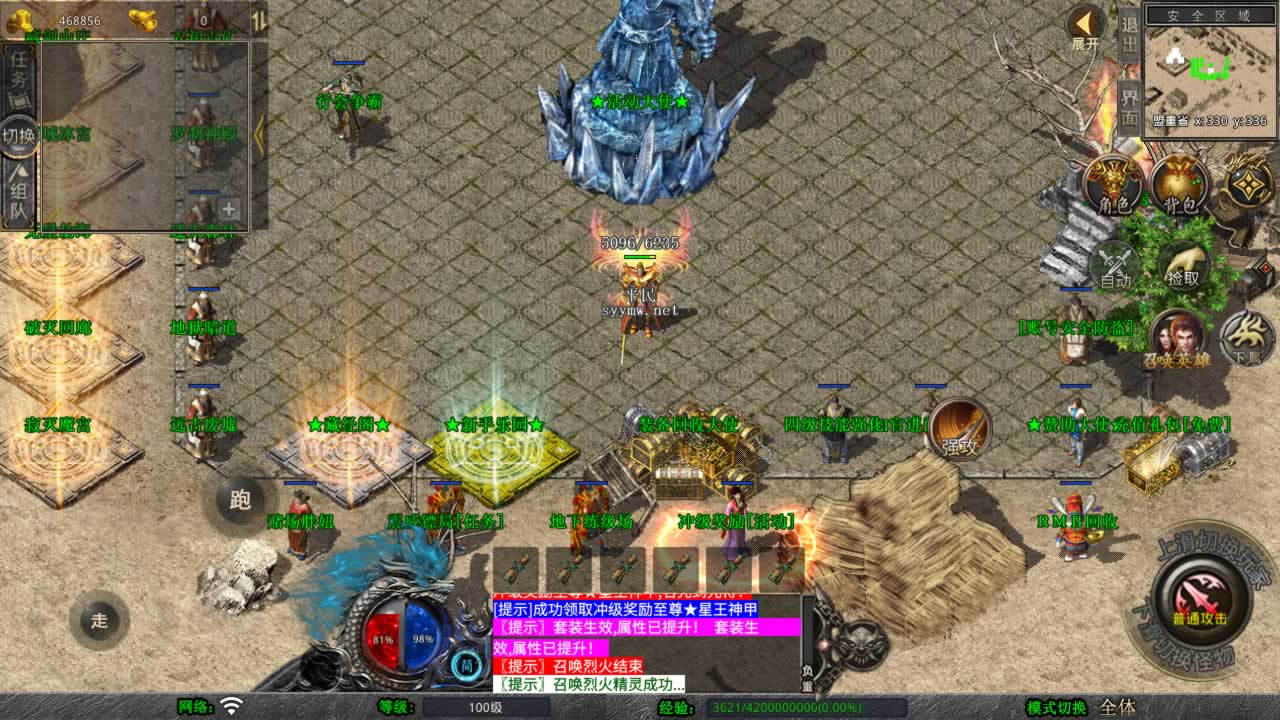Select the 跑 run mode button
This screenshot has height=720, width=1280.
click(x=240, y=500)
